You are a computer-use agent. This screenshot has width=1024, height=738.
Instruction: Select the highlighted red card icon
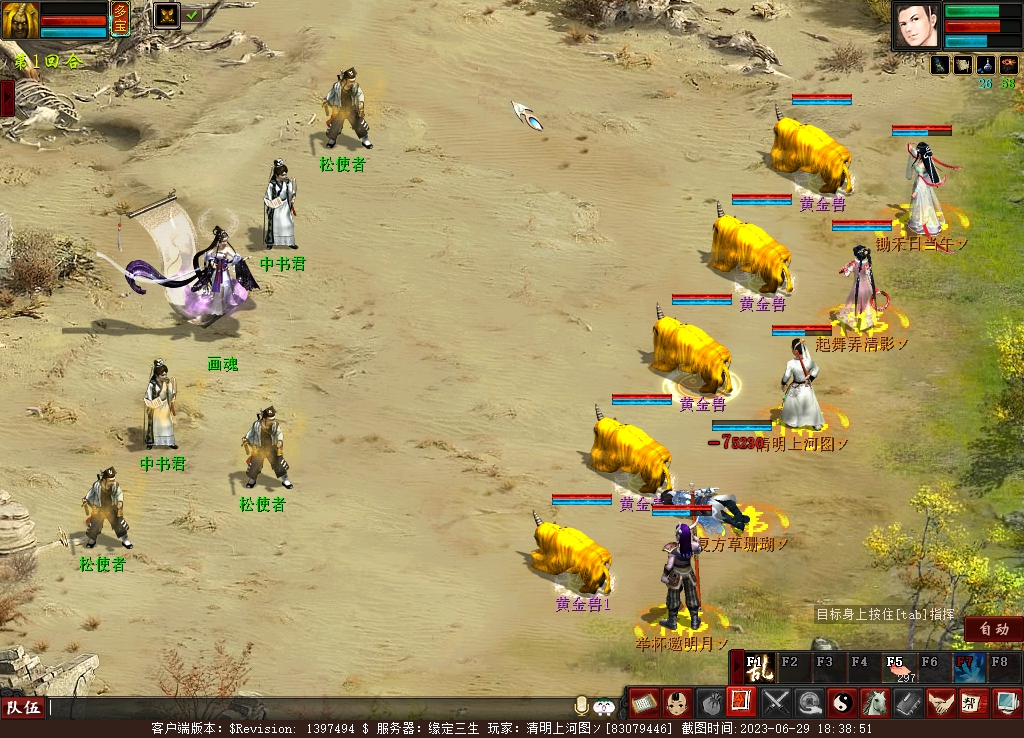click(742, 702)
